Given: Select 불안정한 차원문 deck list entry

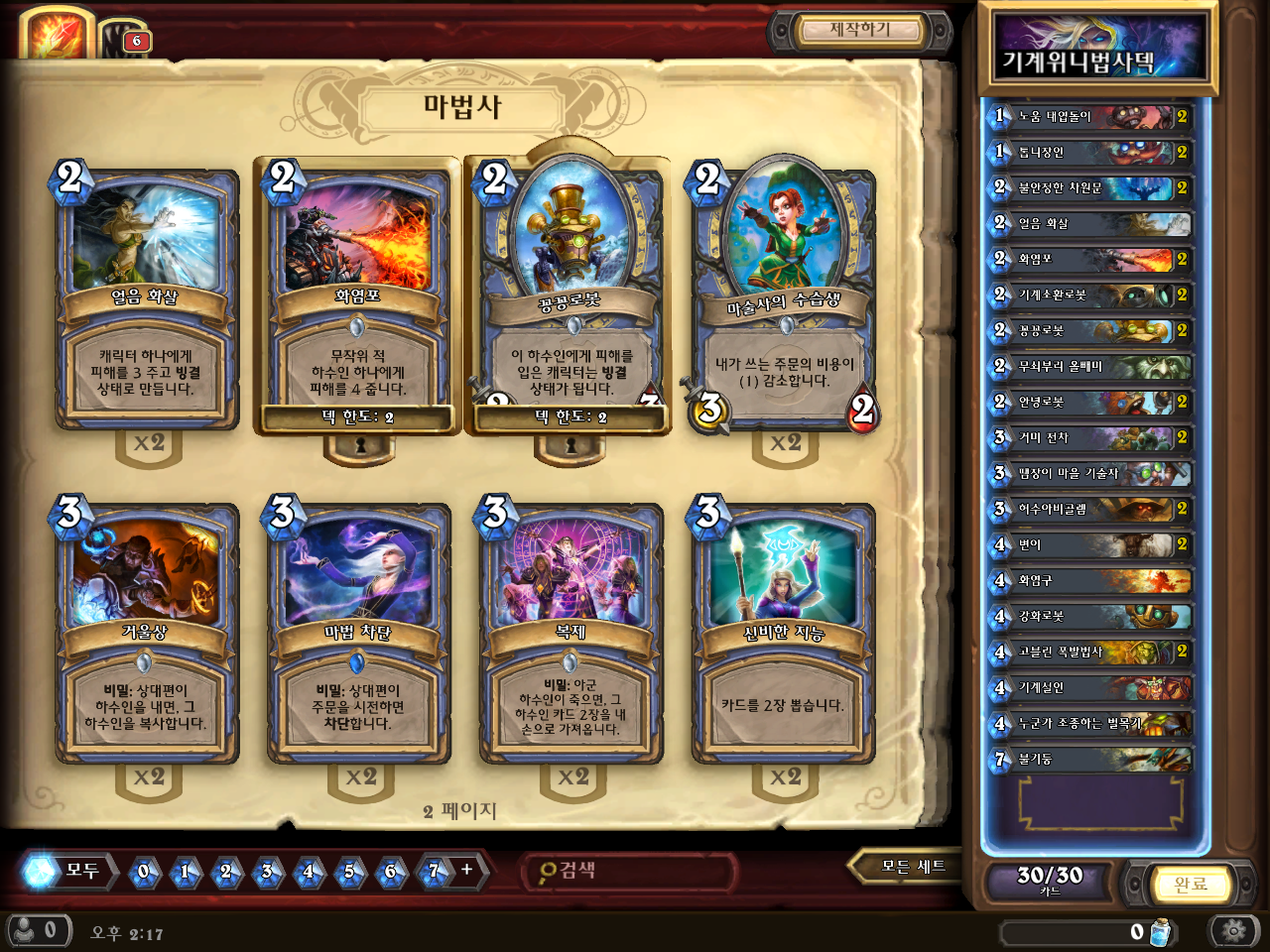Looking at the screenshot, I should 1091,188.
